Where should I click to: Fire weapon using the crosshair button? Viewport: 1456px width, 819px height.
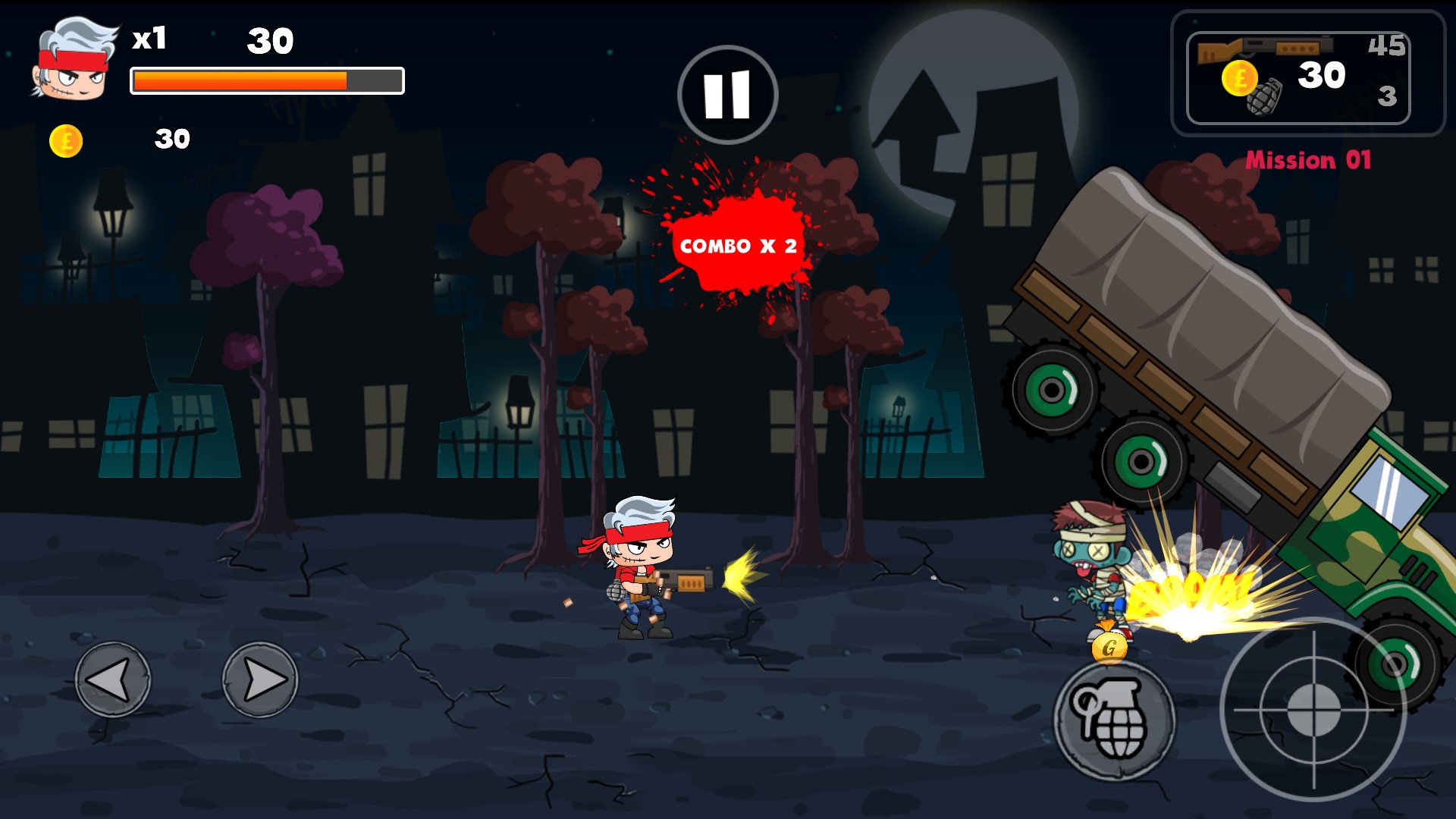(x=1313, y=711)
